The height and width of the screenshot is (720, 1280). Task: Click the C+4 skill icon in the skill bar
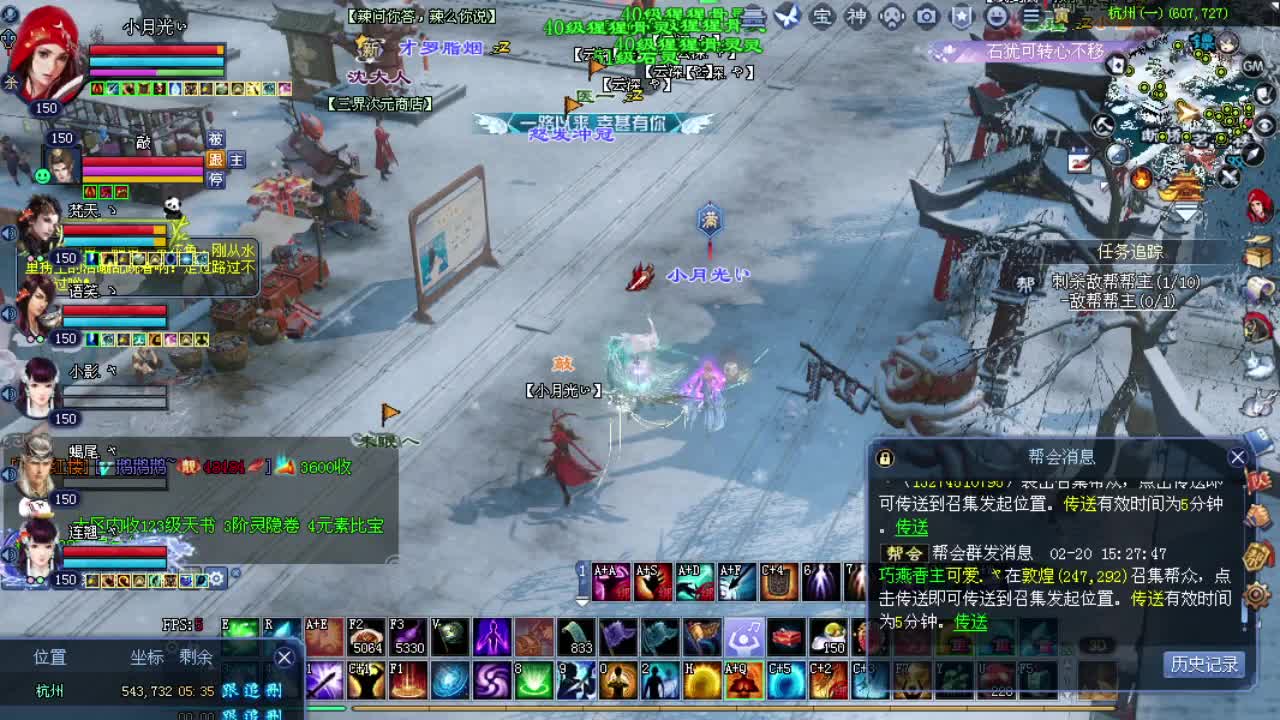pos(779,580)
